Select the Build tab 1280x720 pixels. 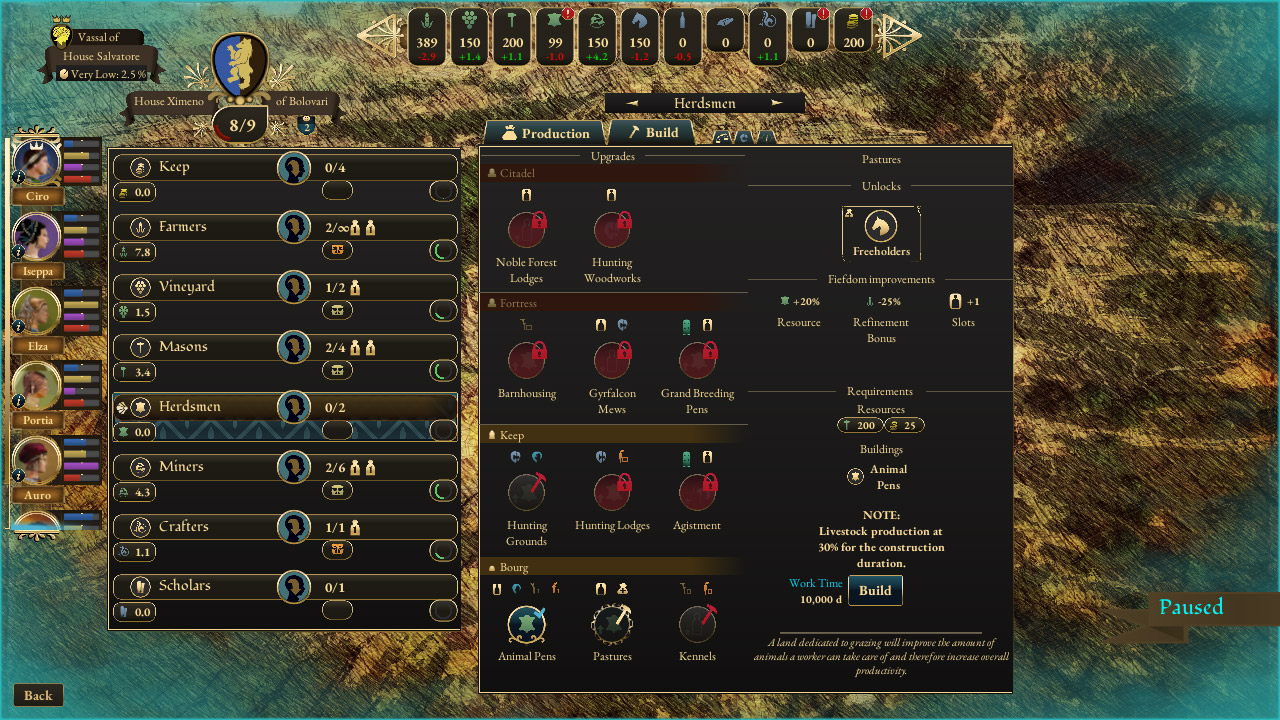pos(652,132)
